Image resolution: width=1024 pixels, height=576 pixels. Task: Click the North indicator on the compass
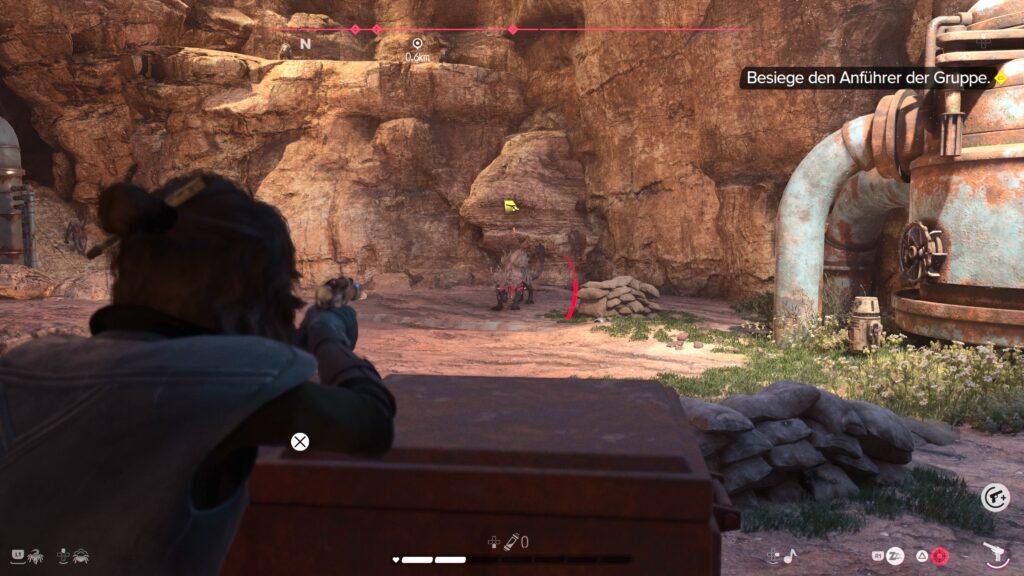coord(305,44)
